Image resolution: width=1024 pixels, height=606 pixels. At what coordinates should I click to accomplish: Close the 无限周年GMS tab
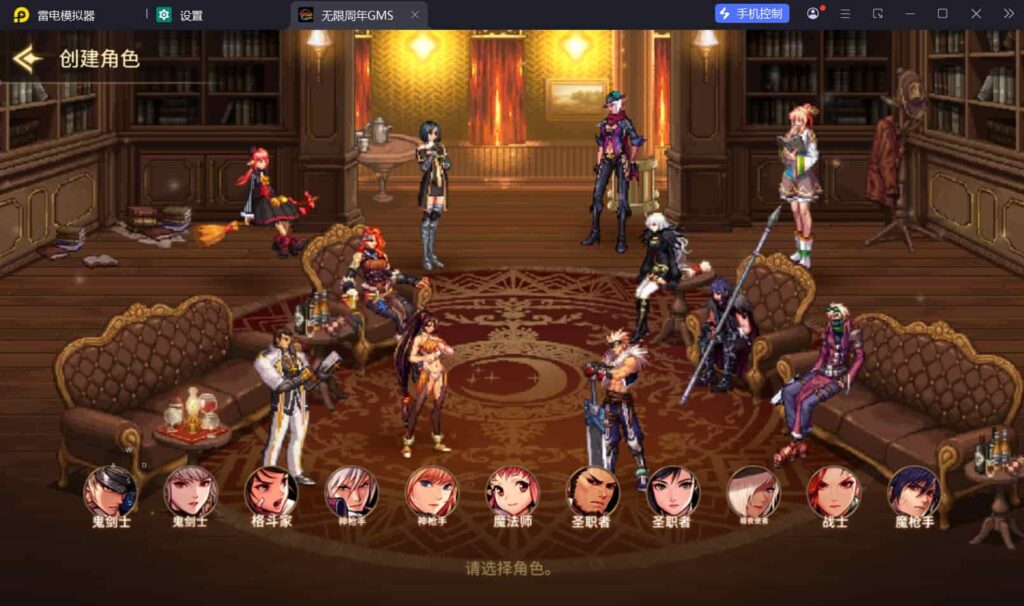[x=415, y=15]
